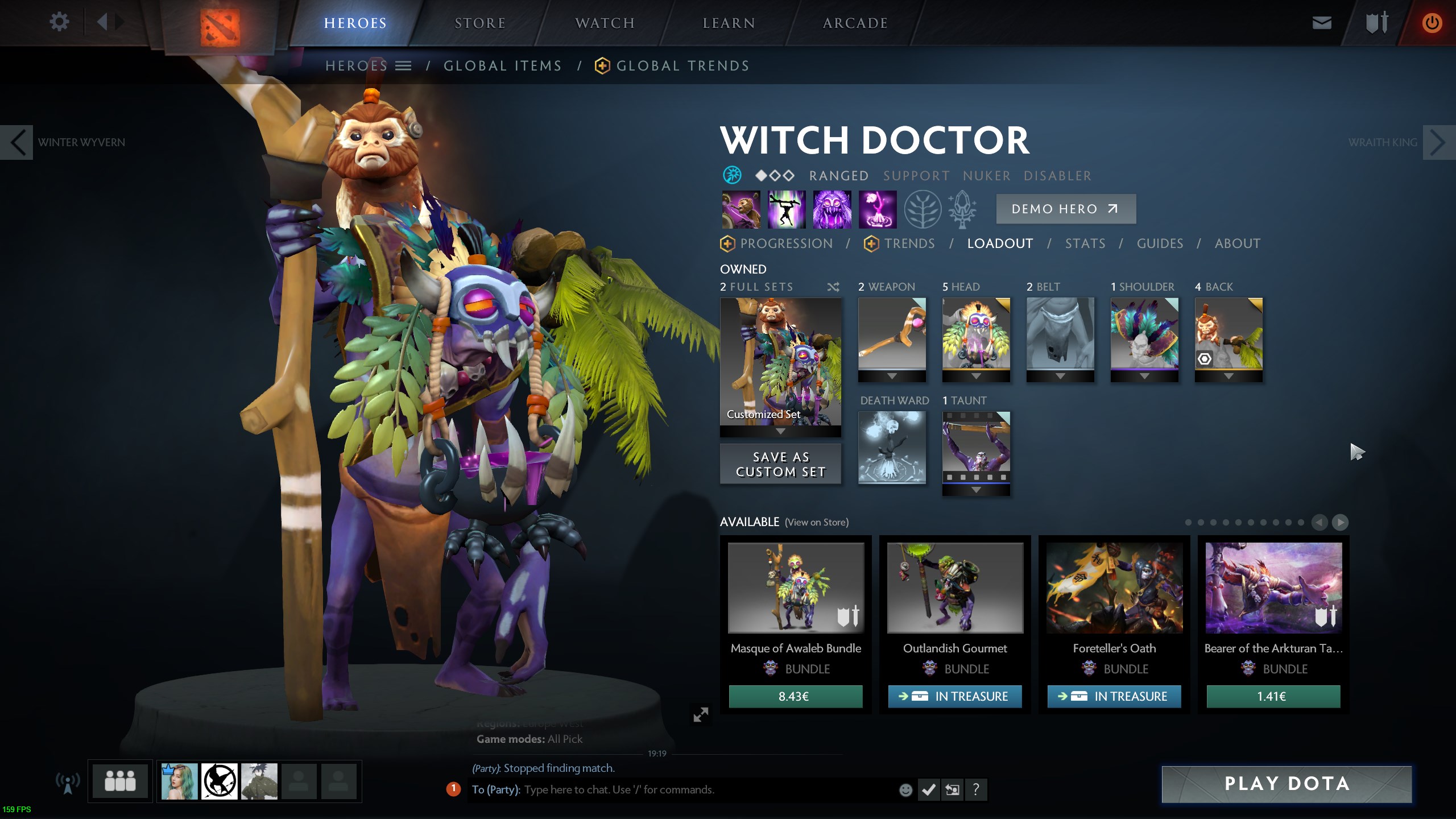Screen dimensions: 1456x819
Task: Go to previous hero Winter Wyvern
Action: tap(17, 142)
